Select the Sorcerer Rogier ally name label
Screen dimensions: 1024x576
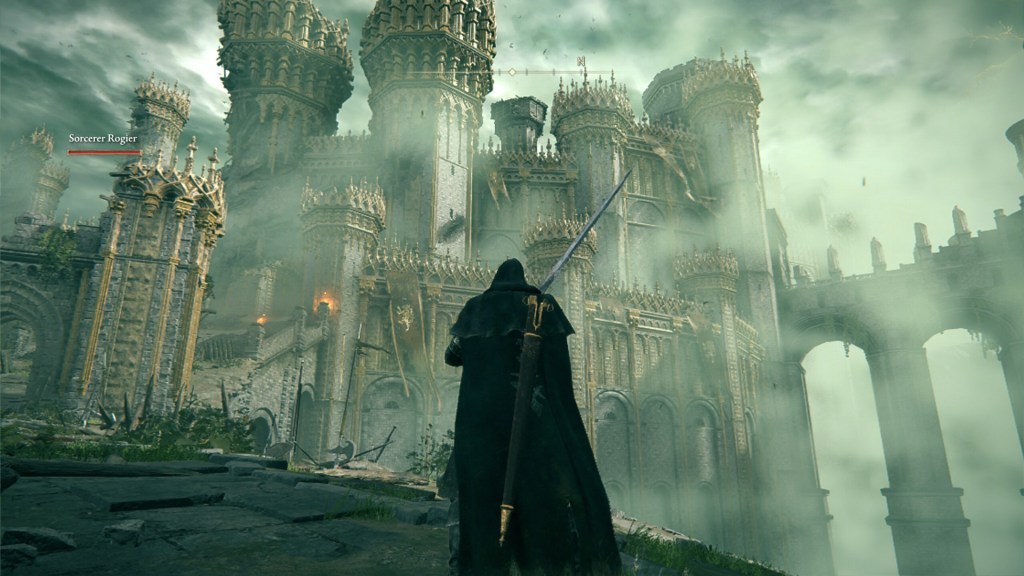102,138
